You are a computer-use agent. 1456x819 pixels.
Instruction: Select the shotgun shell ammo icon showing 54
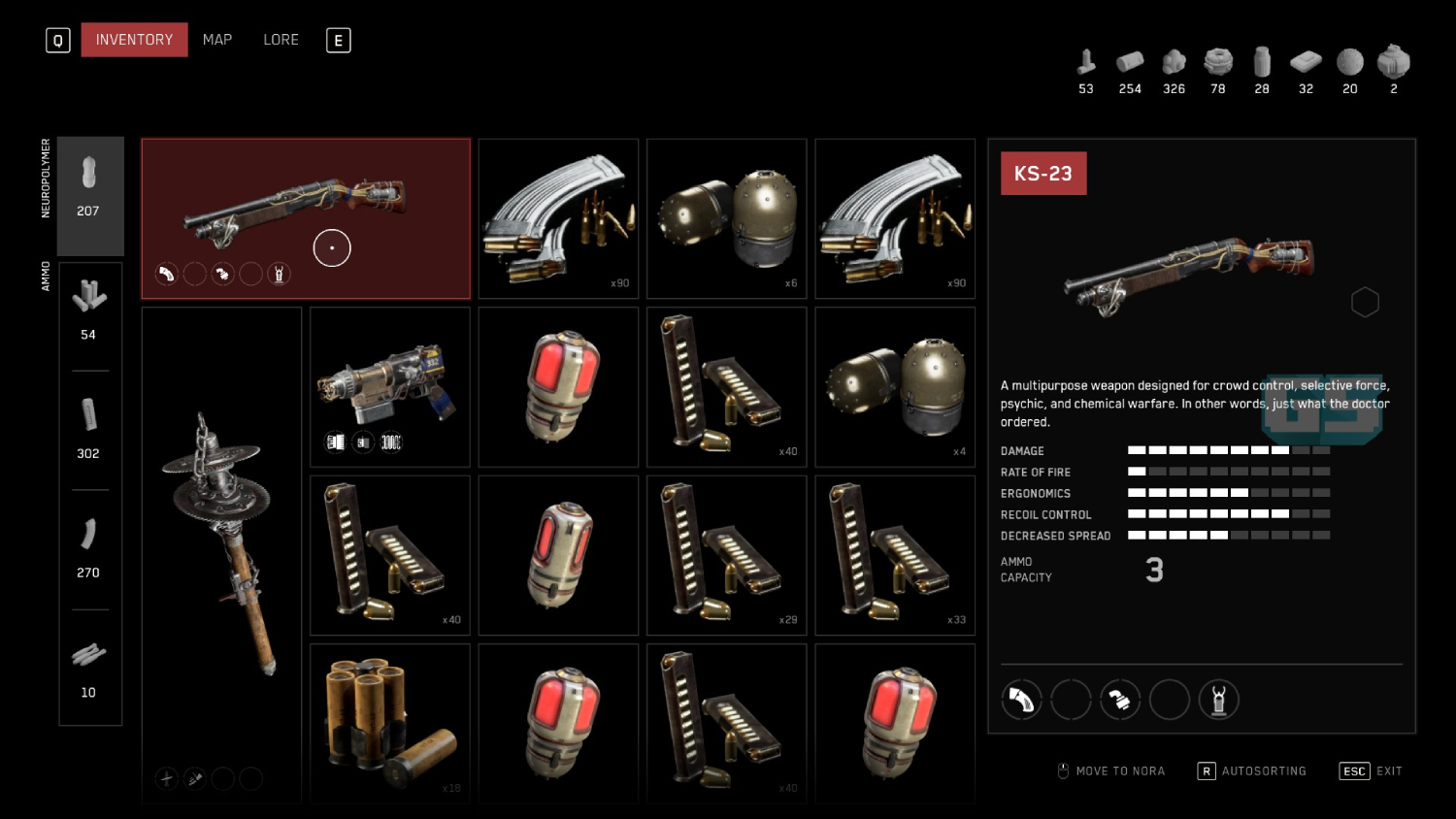[x=89, y=296]
